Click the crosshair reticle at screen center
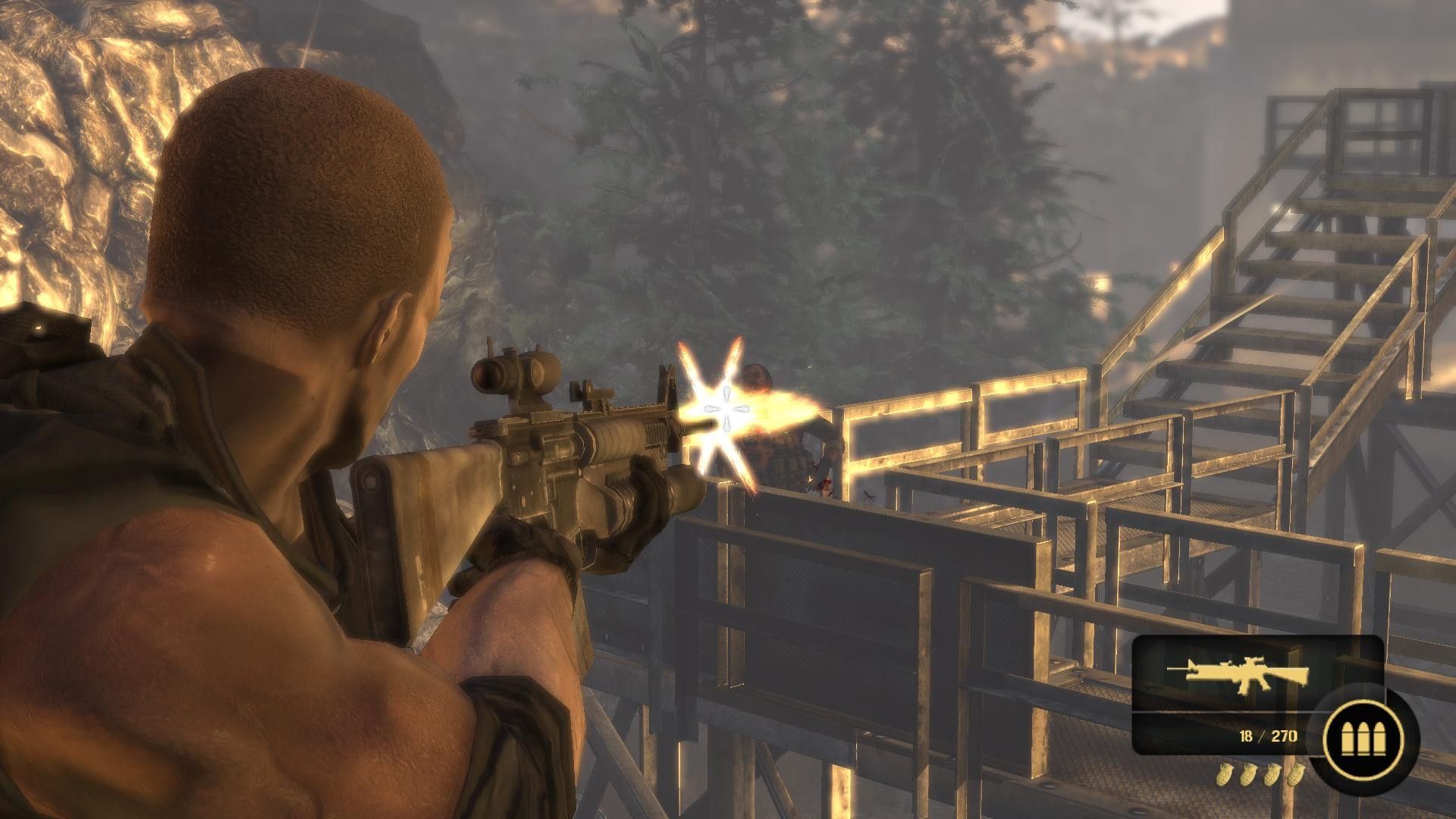The image size is (1456, 819). pos(726,409)
